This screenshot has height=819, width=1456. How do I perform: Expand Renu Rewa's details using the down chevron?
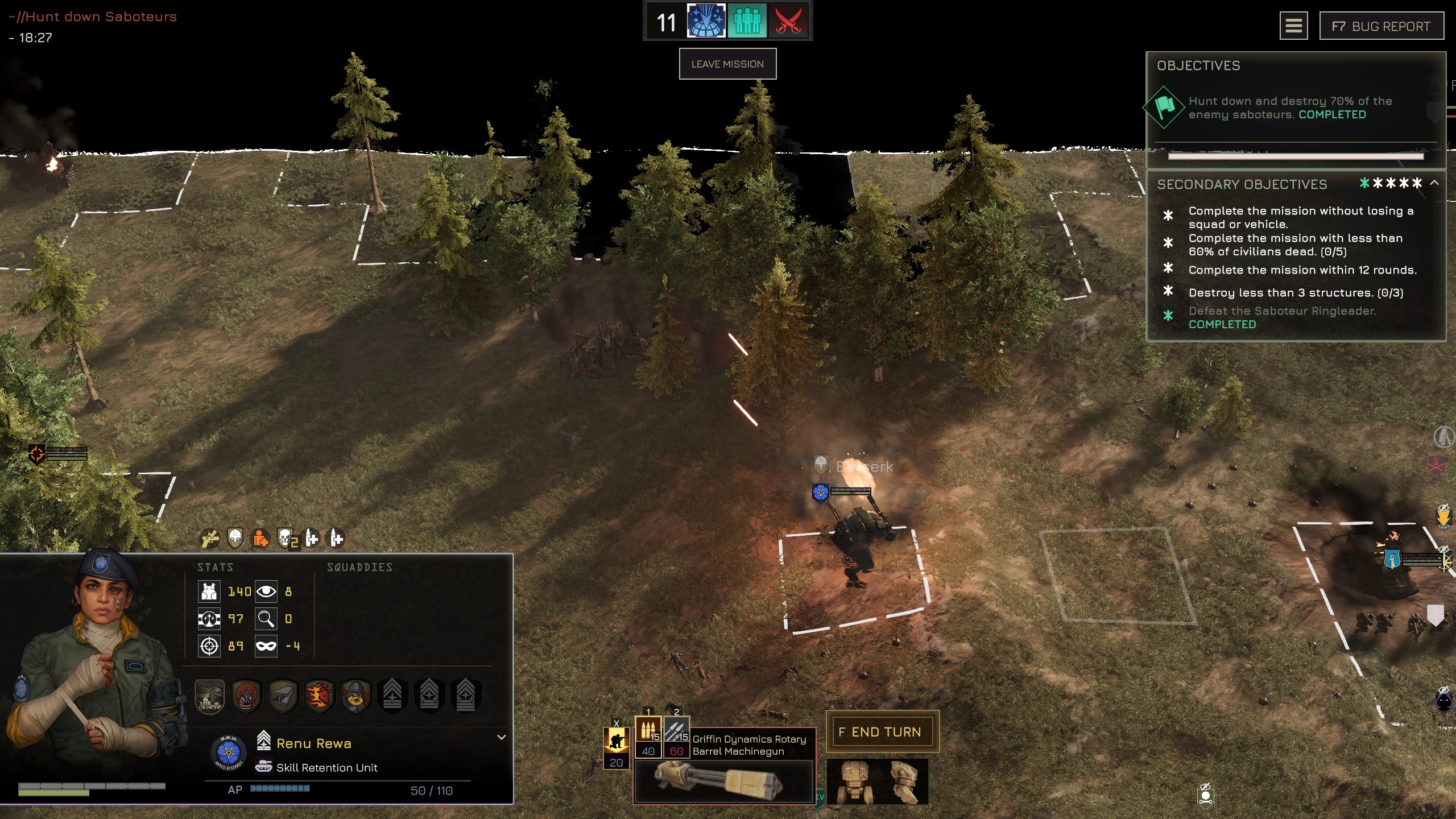pyautogui.click(x=501, y=737)
